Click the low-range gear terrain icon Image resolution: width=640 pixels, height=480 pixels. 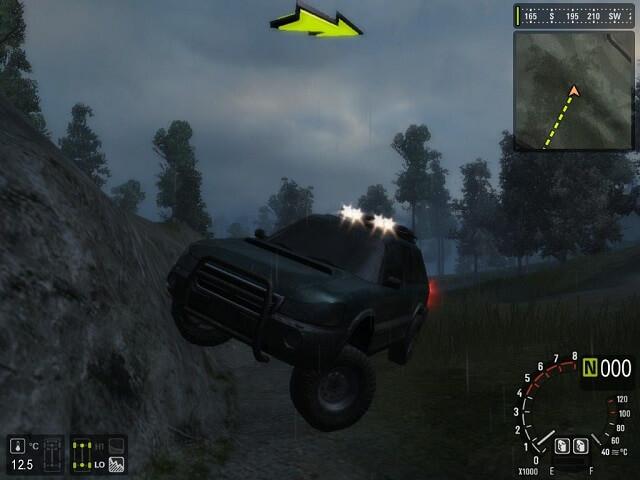(x=116, y=464)
